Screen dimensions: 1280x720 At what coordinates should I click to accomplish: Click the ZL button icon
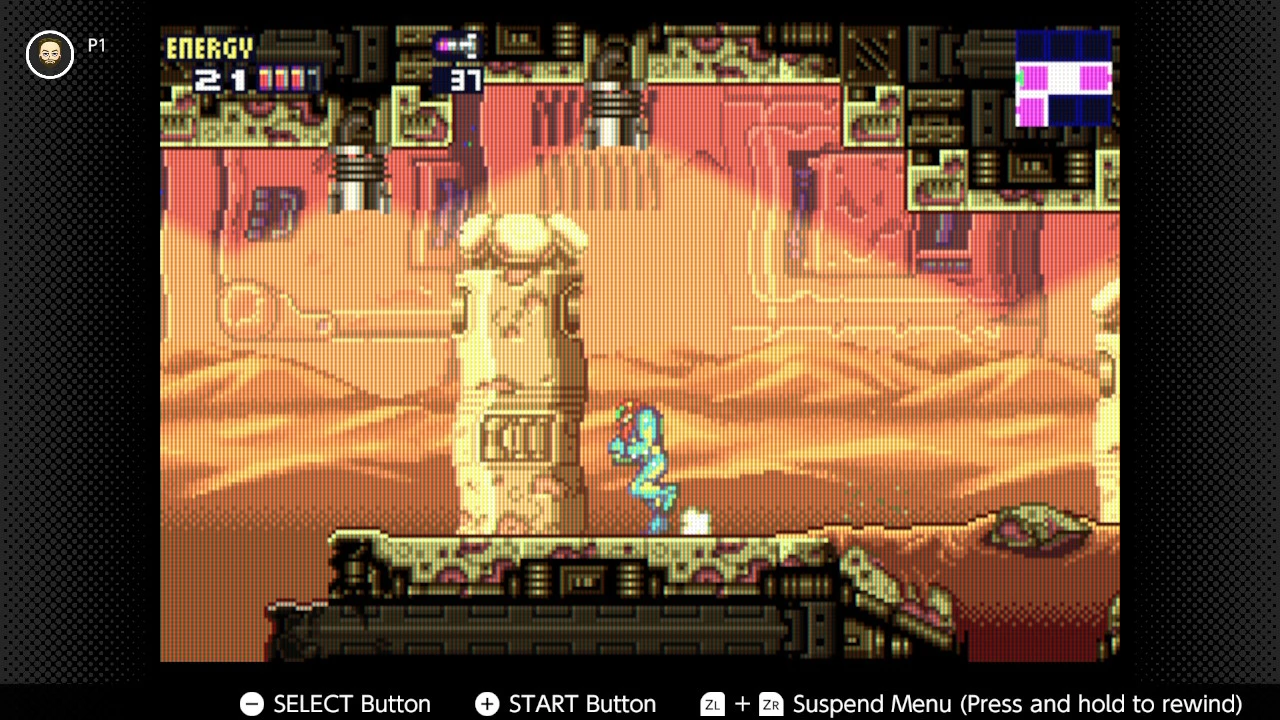(x=712, y=704)
